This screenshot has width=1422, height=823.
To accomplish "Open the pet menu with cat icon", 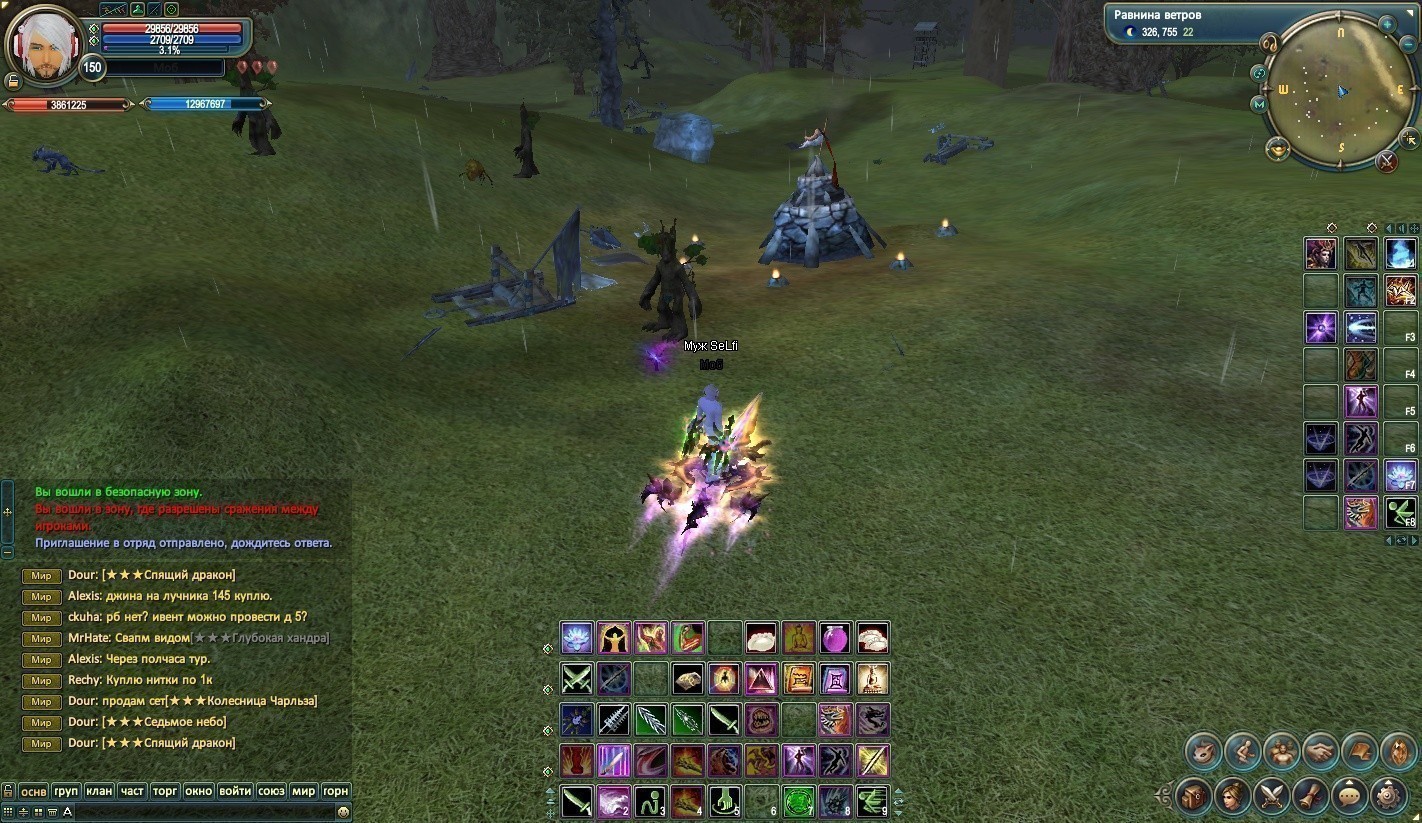I will (x=1203, y=751).
